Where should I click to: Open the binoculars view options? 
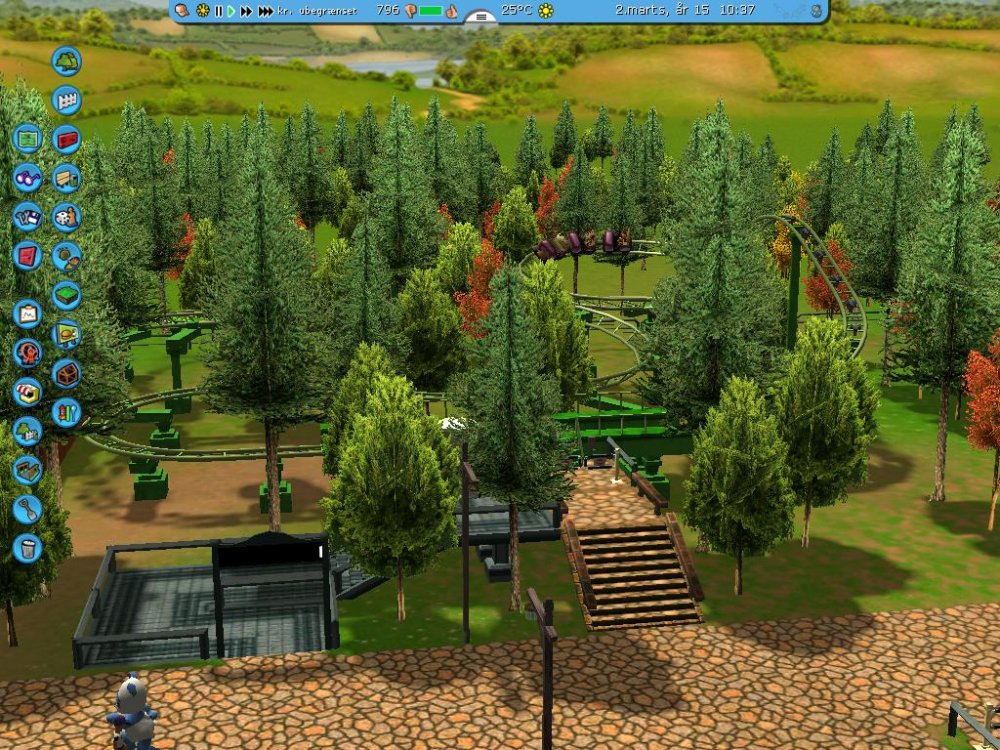[x=27, y=177]
